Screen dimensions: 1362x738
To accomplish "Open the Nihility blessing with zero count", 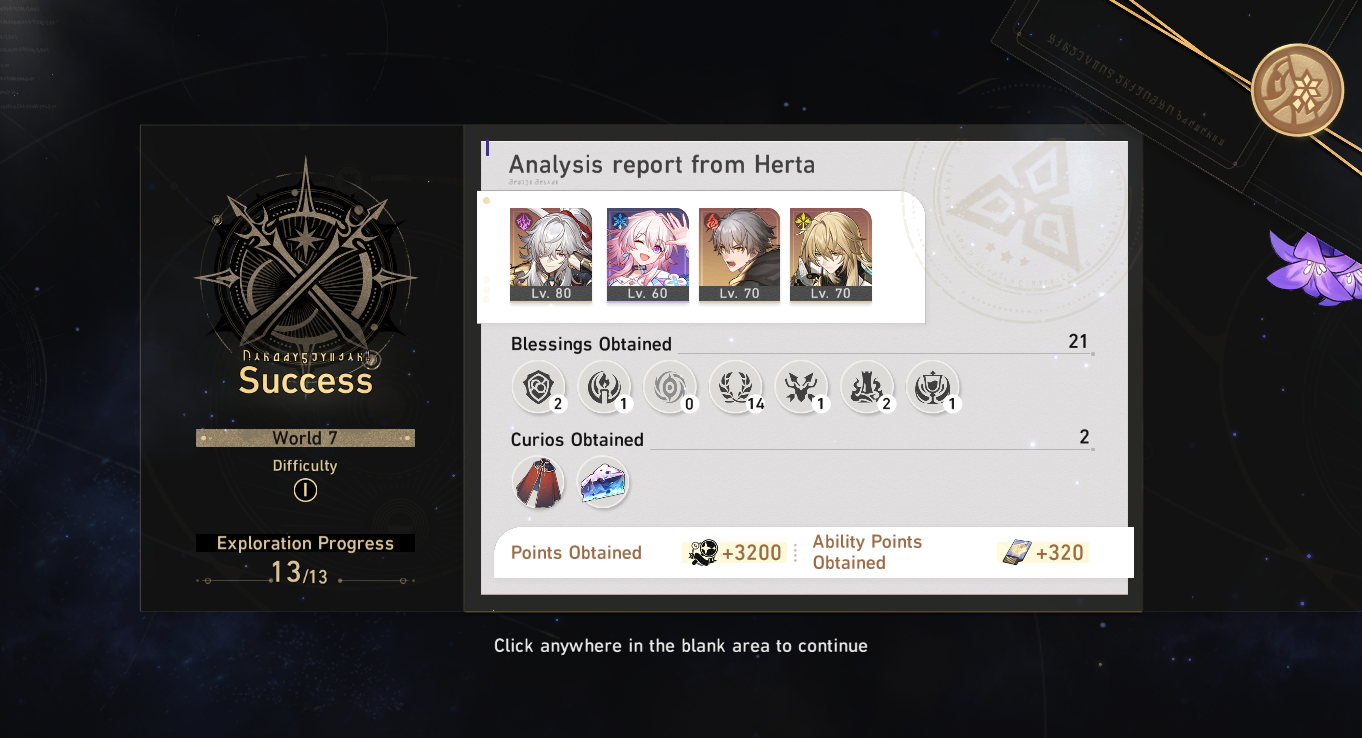I will pos(670,387).
